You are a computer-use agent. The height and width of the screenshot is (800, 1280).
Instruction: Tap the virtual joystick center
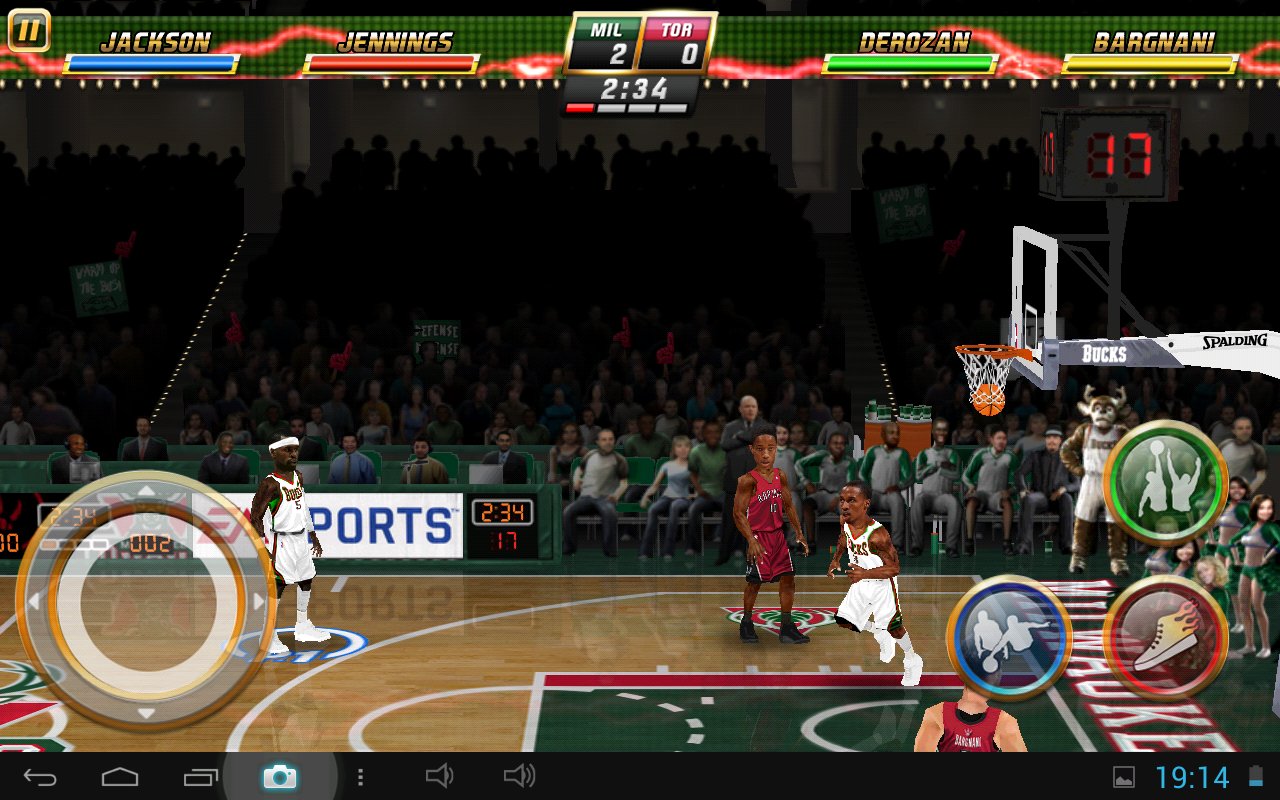pos(146,600)
